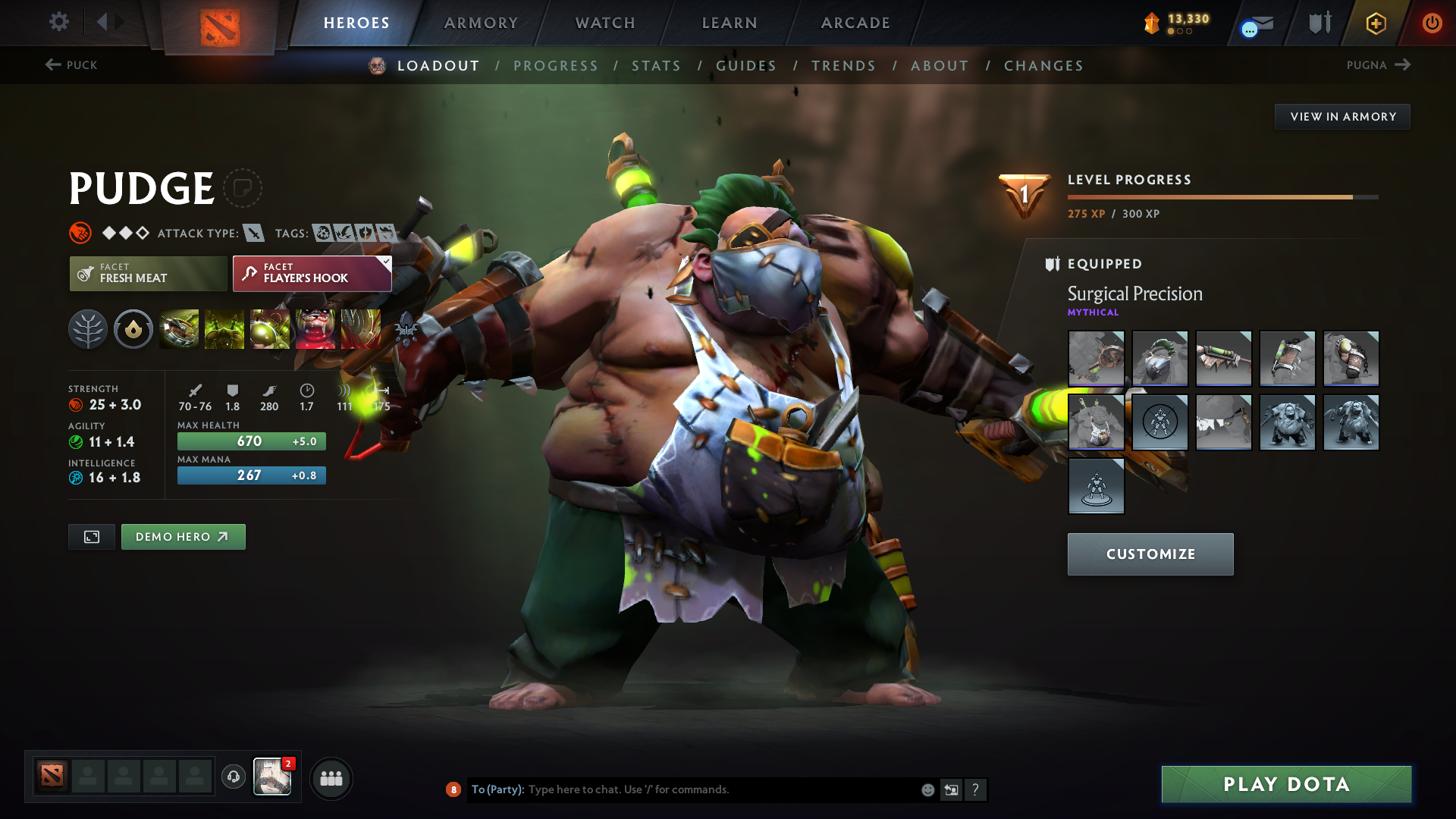This screenshot has height=819, width=1456.
Task: Switch to the STATS tab
Action: coord(657,66)
